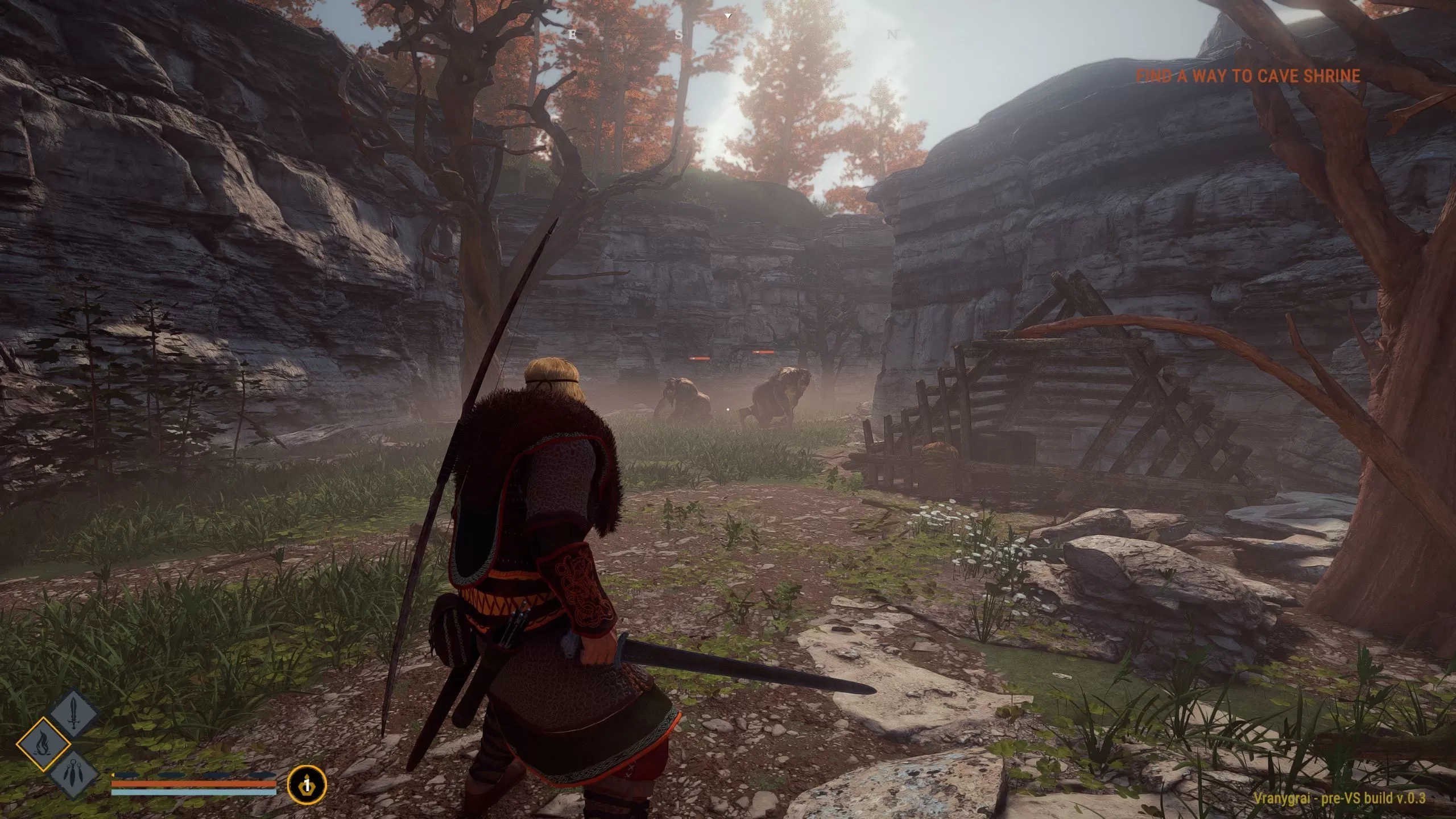Viewport: 1456px width, 819px height.
Task: Click the crosshair dot at screen center
Action: point(728,409)
